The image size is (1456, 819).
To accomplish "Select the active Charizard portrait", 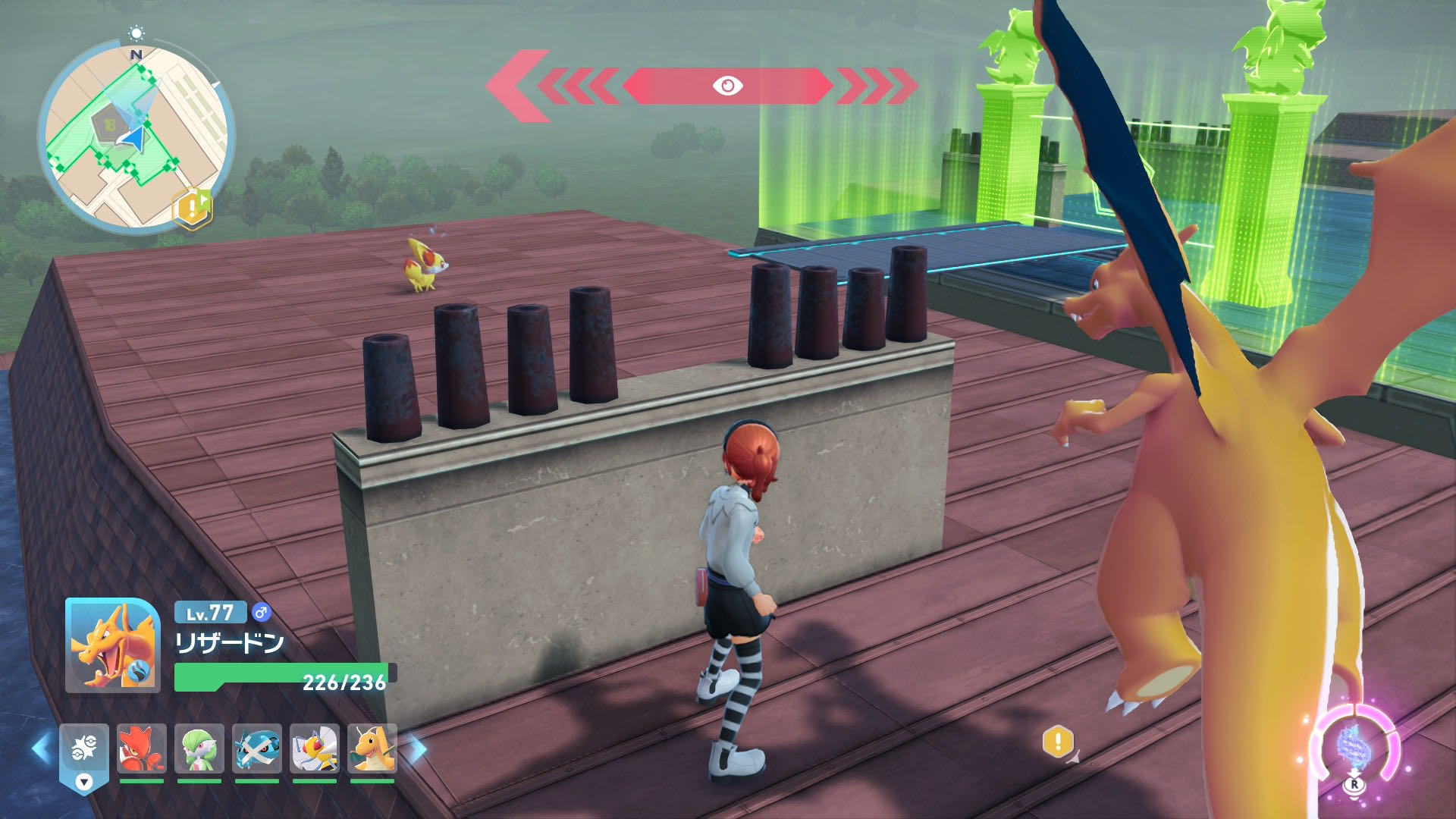I will (x=112, y=645).
